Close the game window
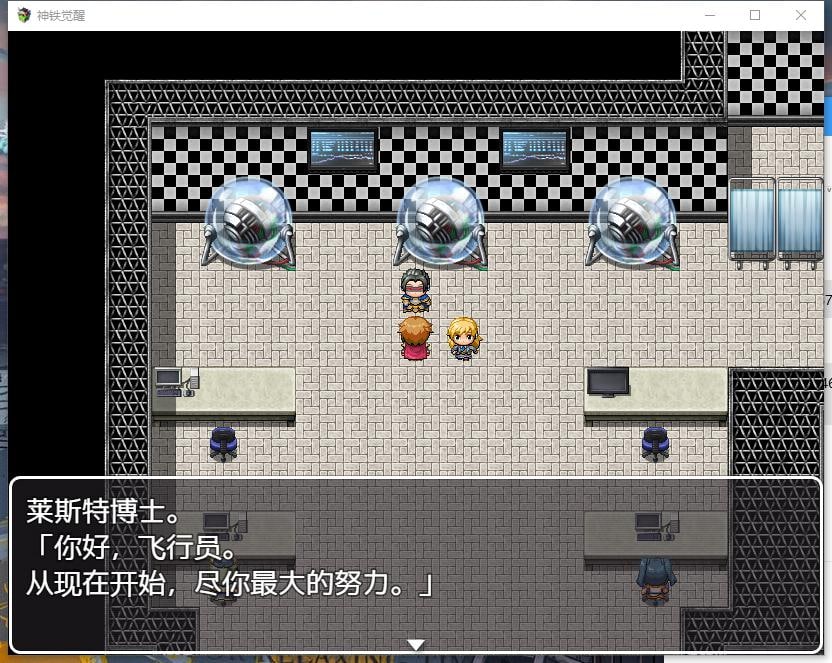Screen dimensions: 832x663 (801, 15)
